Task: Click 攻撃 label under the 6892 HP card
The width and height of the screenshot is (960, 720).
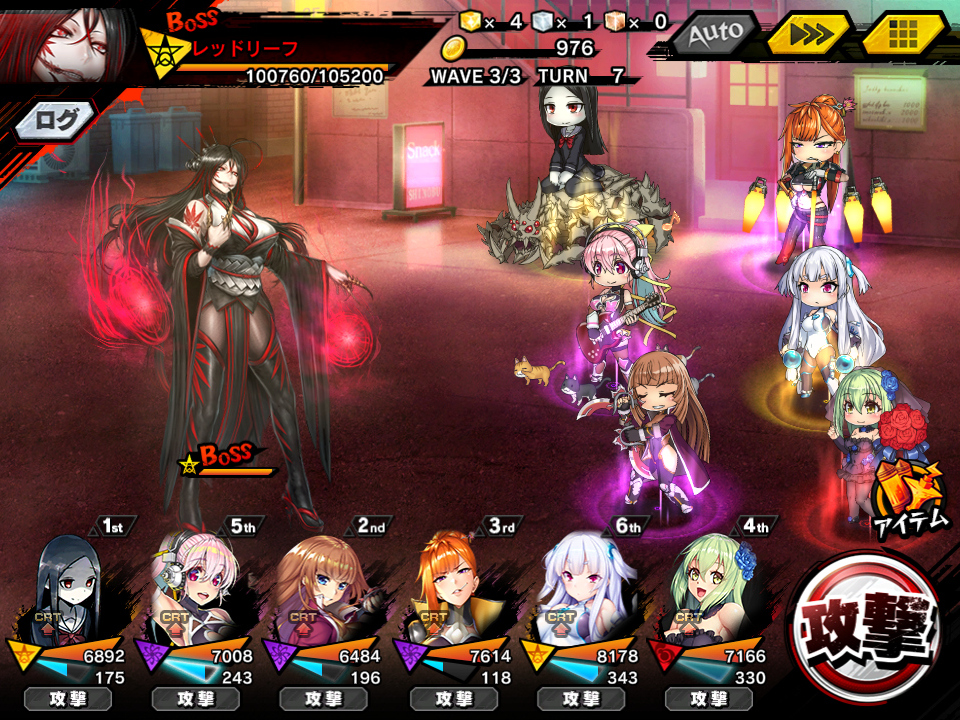Action: click(x=68, y=699)
